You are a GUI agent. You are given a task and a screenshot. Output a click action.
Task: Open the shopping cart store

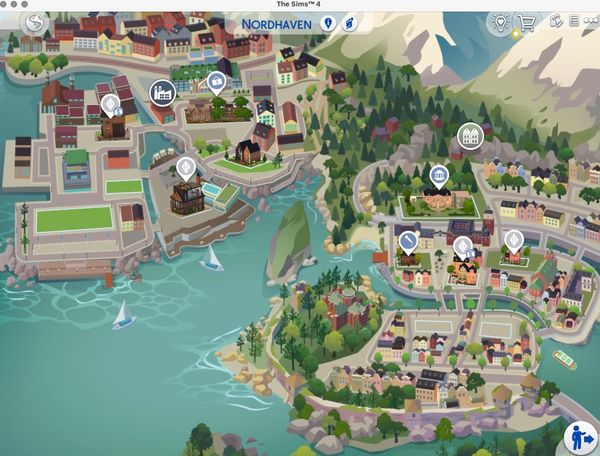pyautogui.click(x=526, y=22)
